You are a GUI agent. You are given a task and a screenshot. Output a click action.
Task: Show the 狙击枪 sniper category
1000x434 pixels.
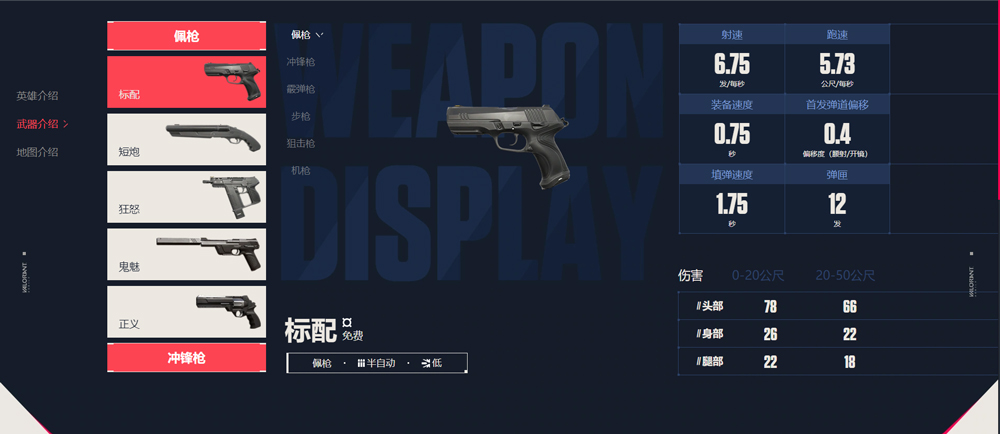301,143
